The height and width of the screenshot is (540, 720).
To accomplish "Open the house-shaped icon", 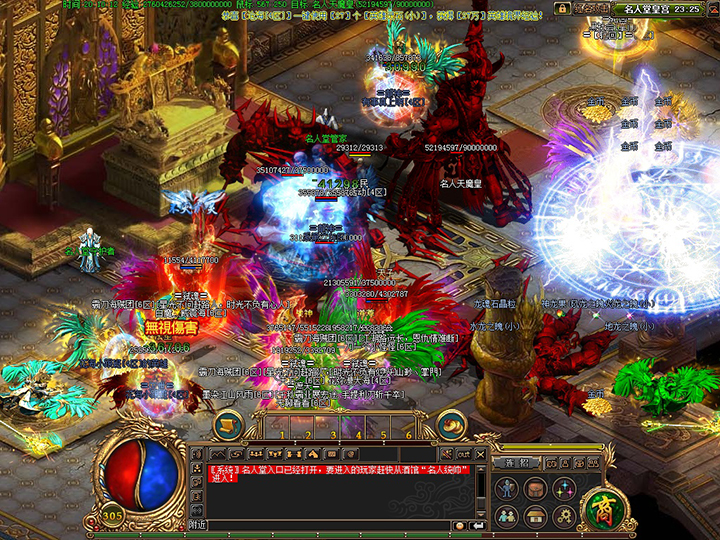I will 536,516.
